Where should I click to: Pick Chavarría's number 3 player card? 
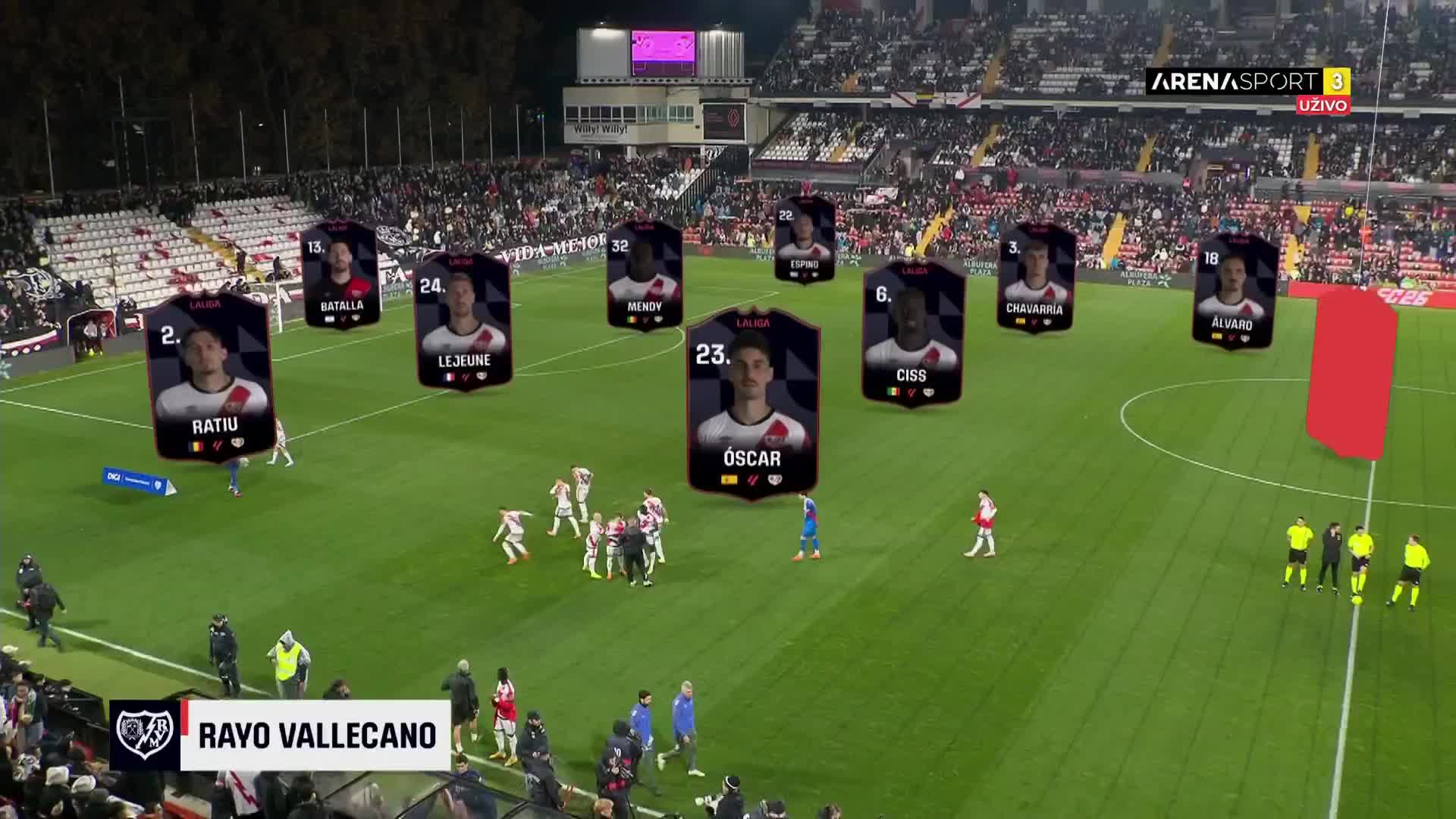pos(1036,277)
